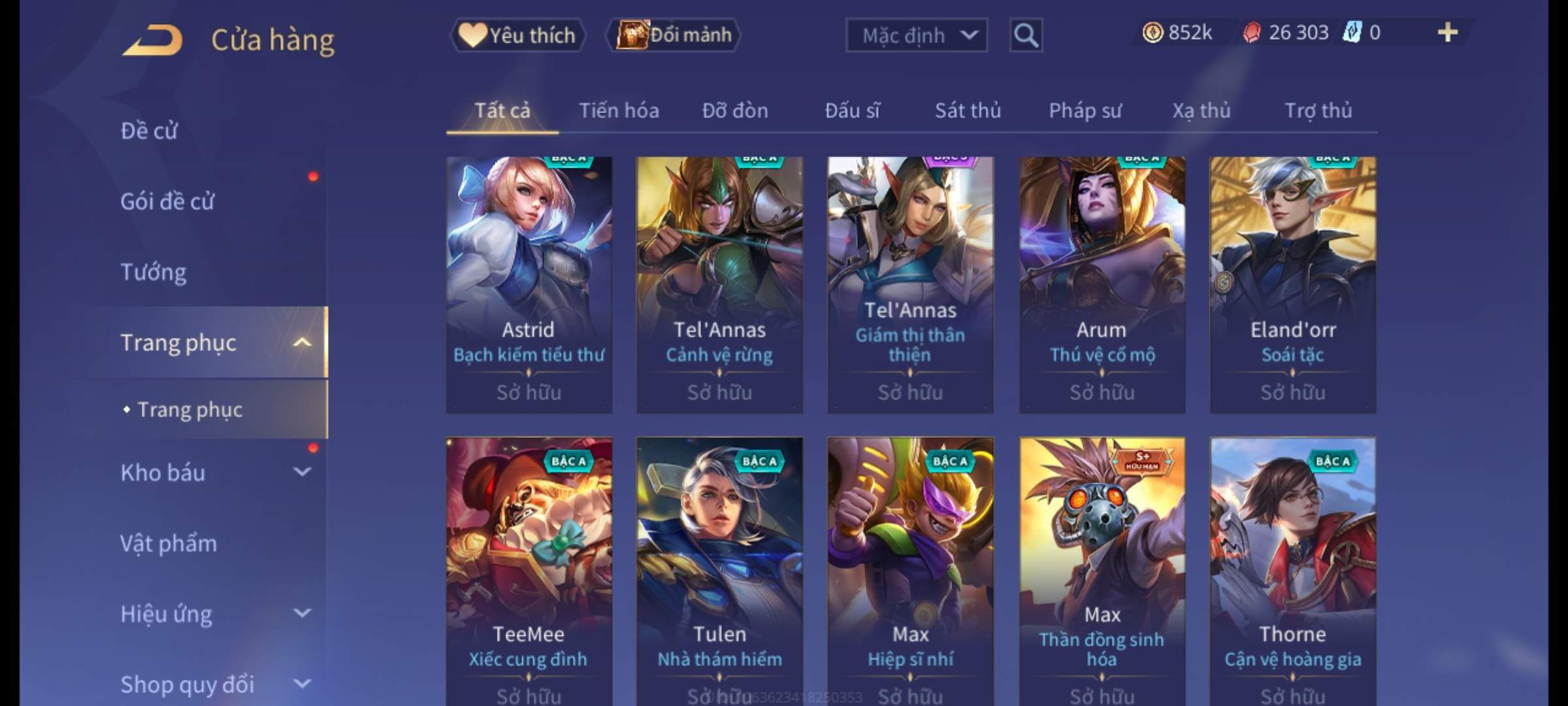Image resolution: width=1568 pixels, height=706 pixels.
Task: Select Astrid Bạch kiếm tiểu thư skin card
Action: tap(529, 284)
